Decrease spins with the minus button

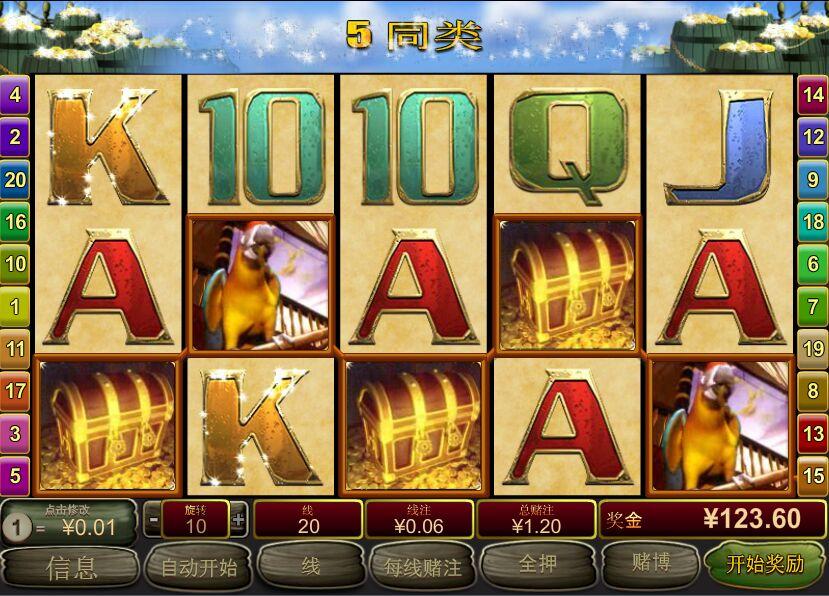153,520
